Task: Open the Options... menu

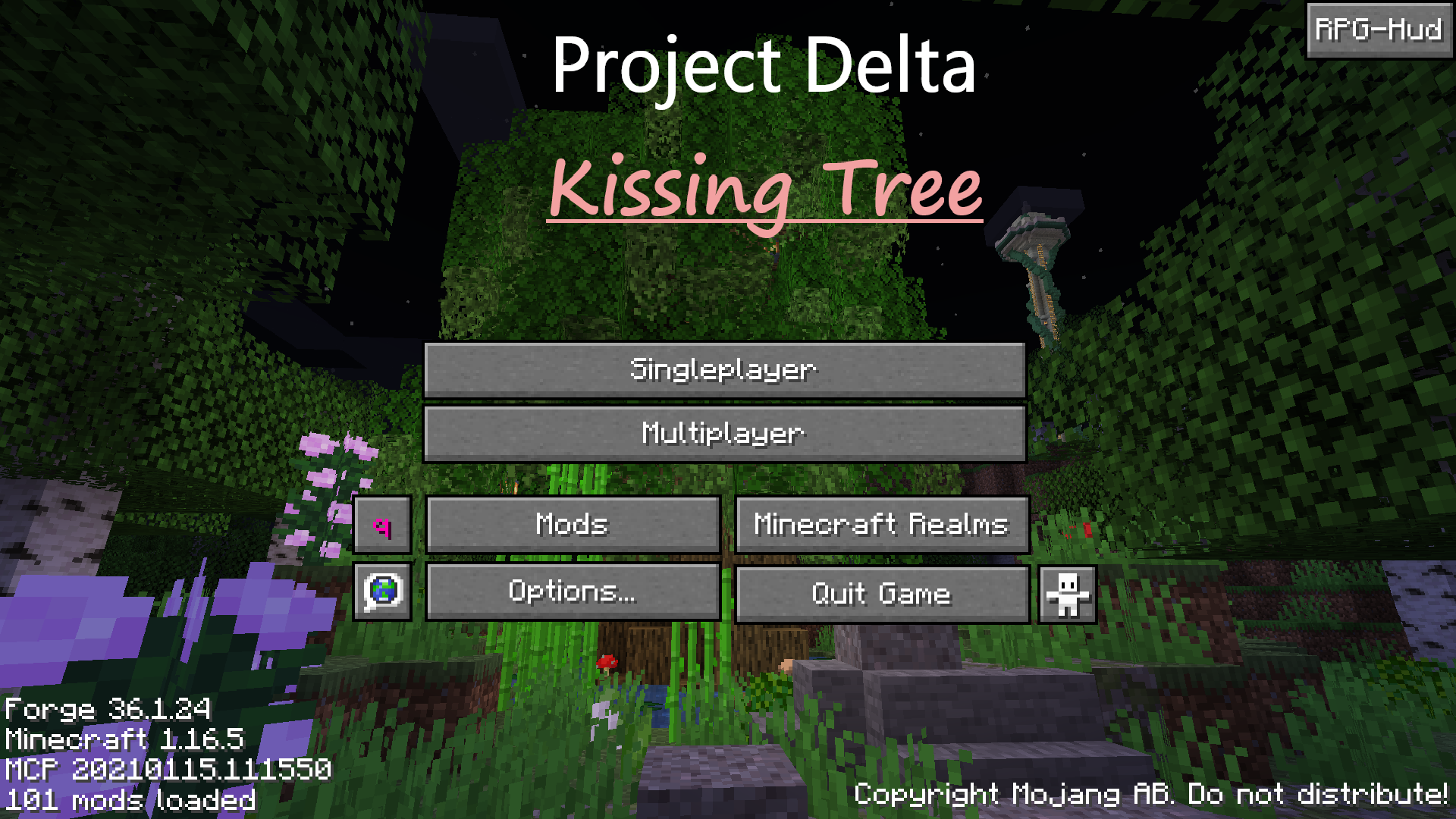Action: pyautogui.click(x=572, y=594)
